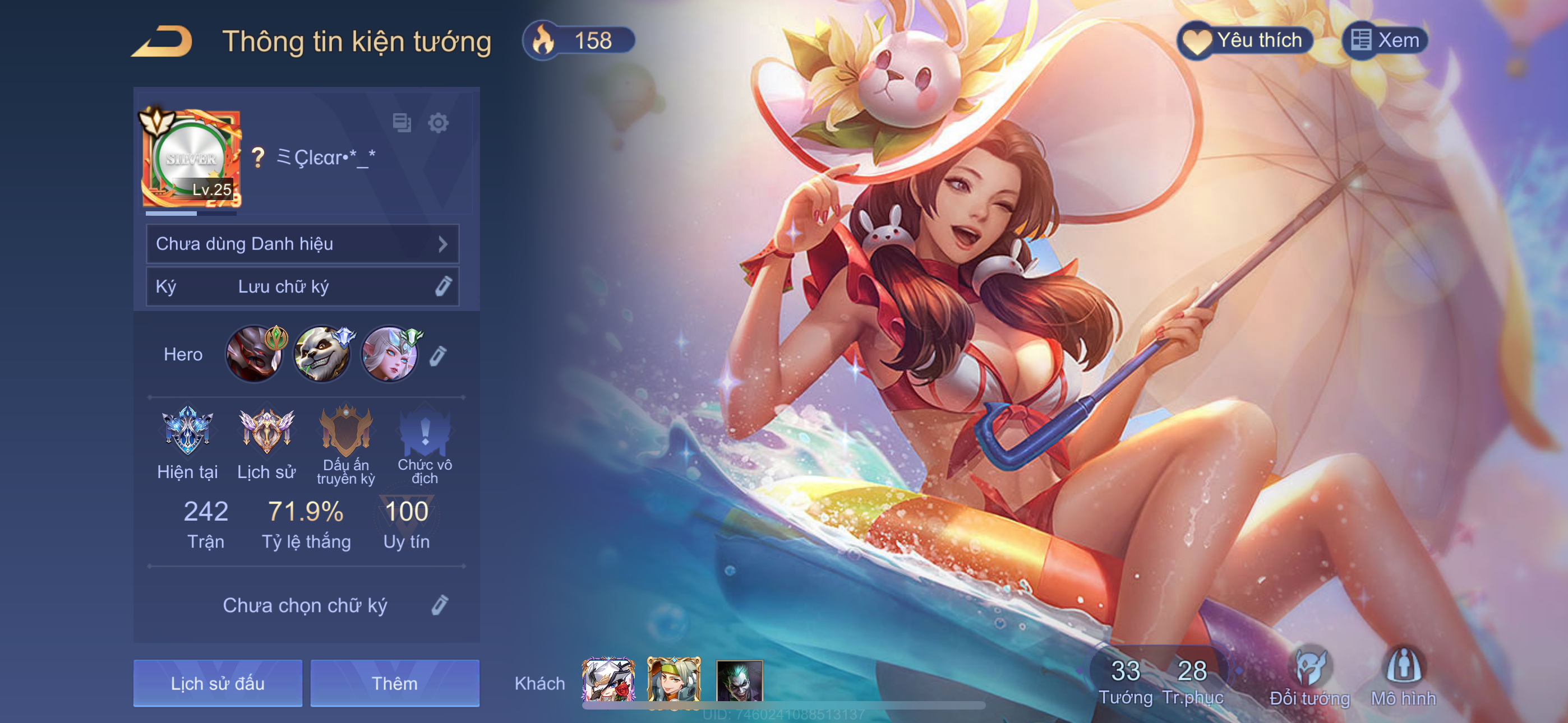View the Hiện tại rank badge
The height and width of the screenshot is (723, 1568).
click(187, 431)
